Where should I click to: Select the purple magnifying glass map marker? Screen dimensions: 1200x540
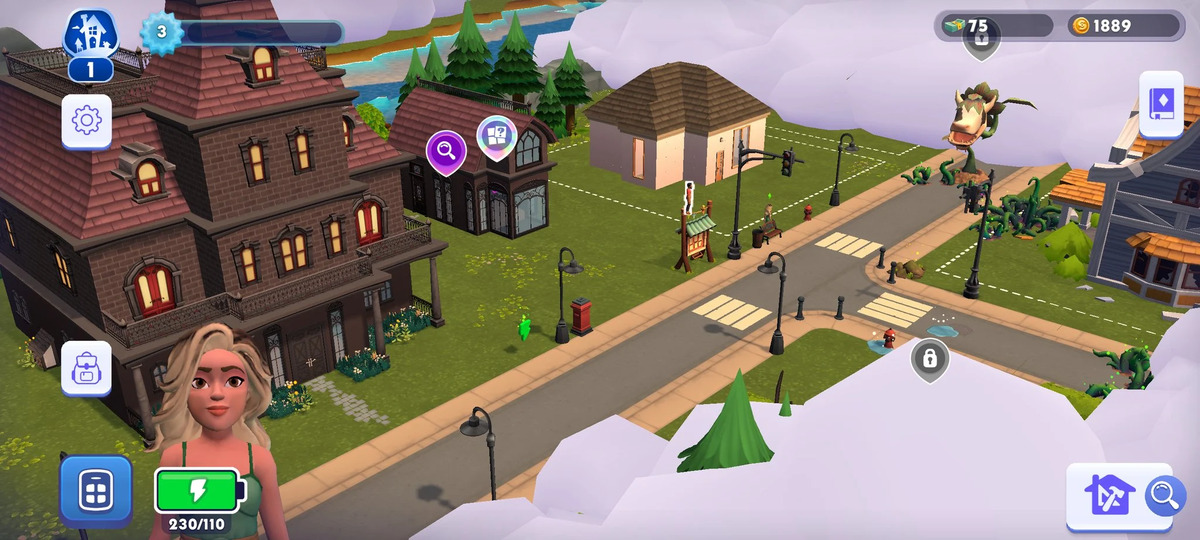(x=446, y=151)
